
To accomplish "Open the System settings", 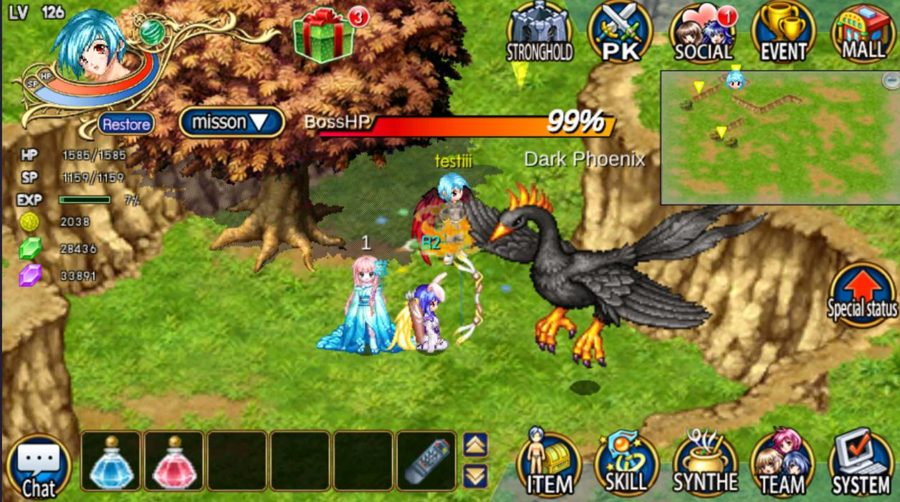I will pyautogui.click(x=860, y=463).
